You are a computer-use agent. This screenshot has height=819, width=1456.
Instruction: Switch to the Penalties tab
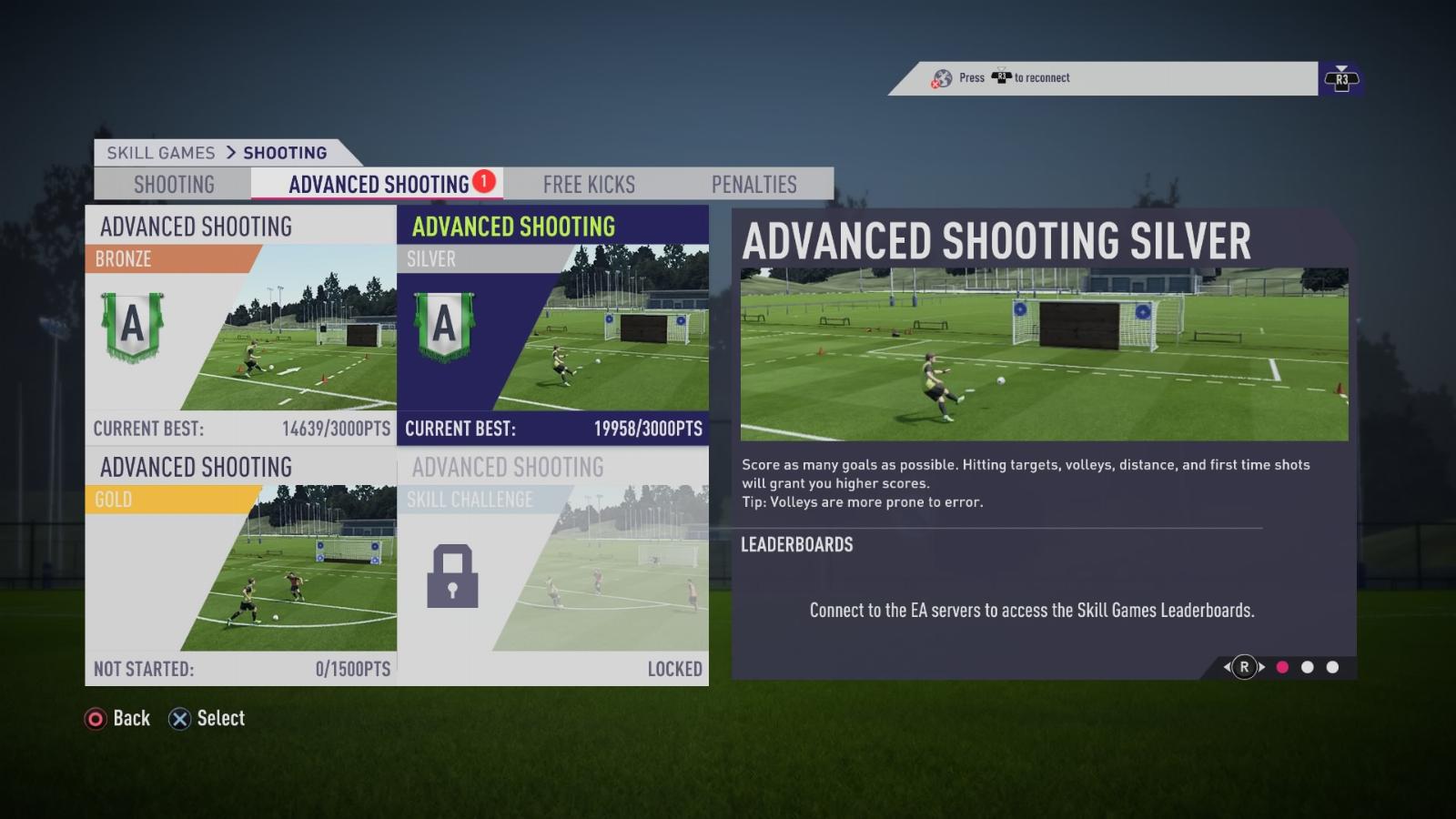(753, 185)
